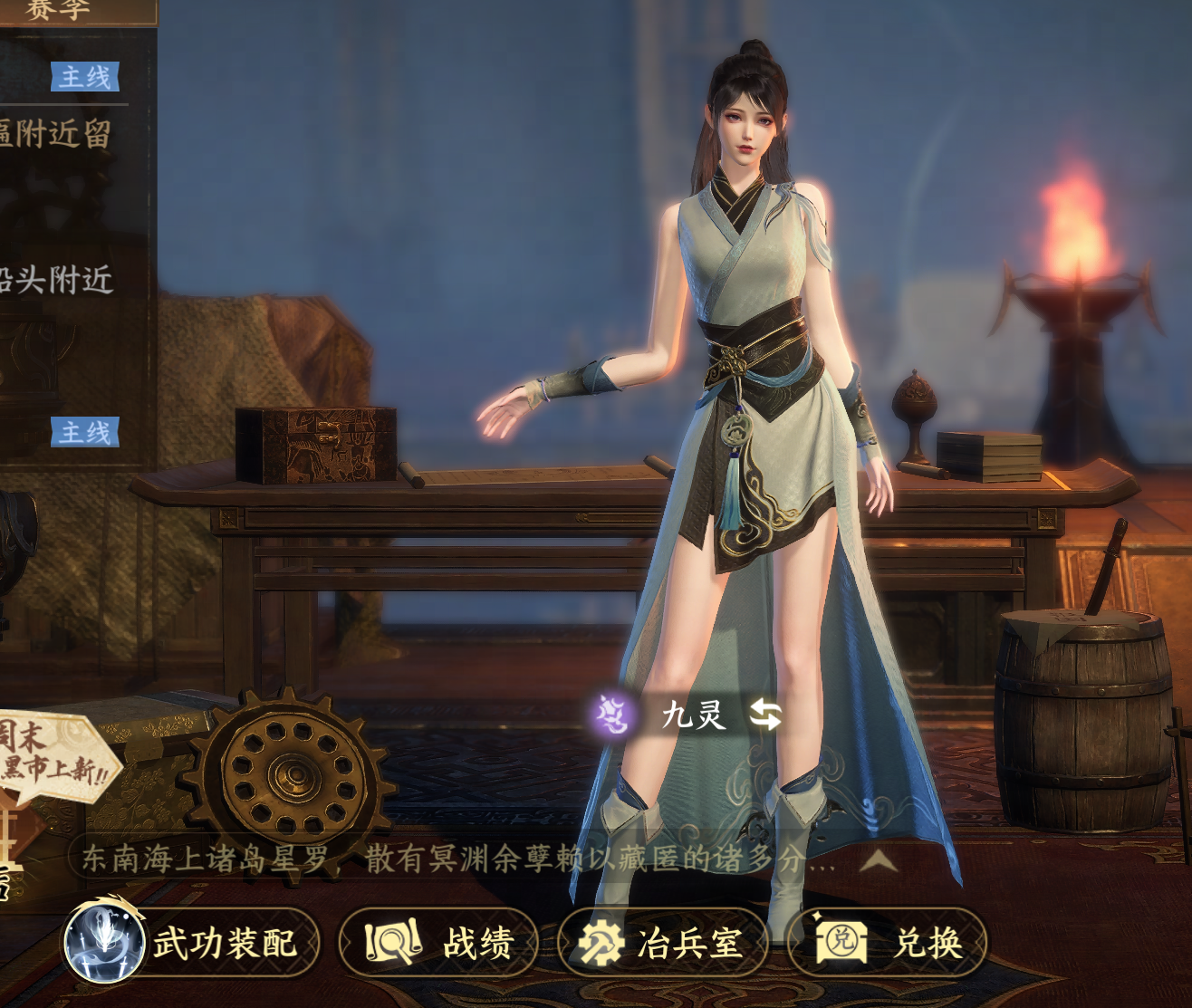Image resolution: width=1192 pixels, height=1008 pixels.
Task: Open the 武功装配 martial arts loadout
Action: [x=191, y=943]
